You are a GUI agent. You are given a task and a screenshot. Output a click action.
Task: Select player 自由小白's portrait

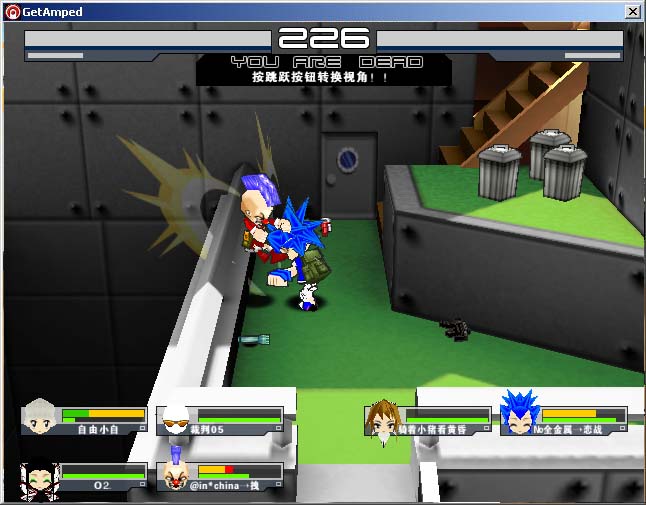pyautogui.click(x=40, y=416)
